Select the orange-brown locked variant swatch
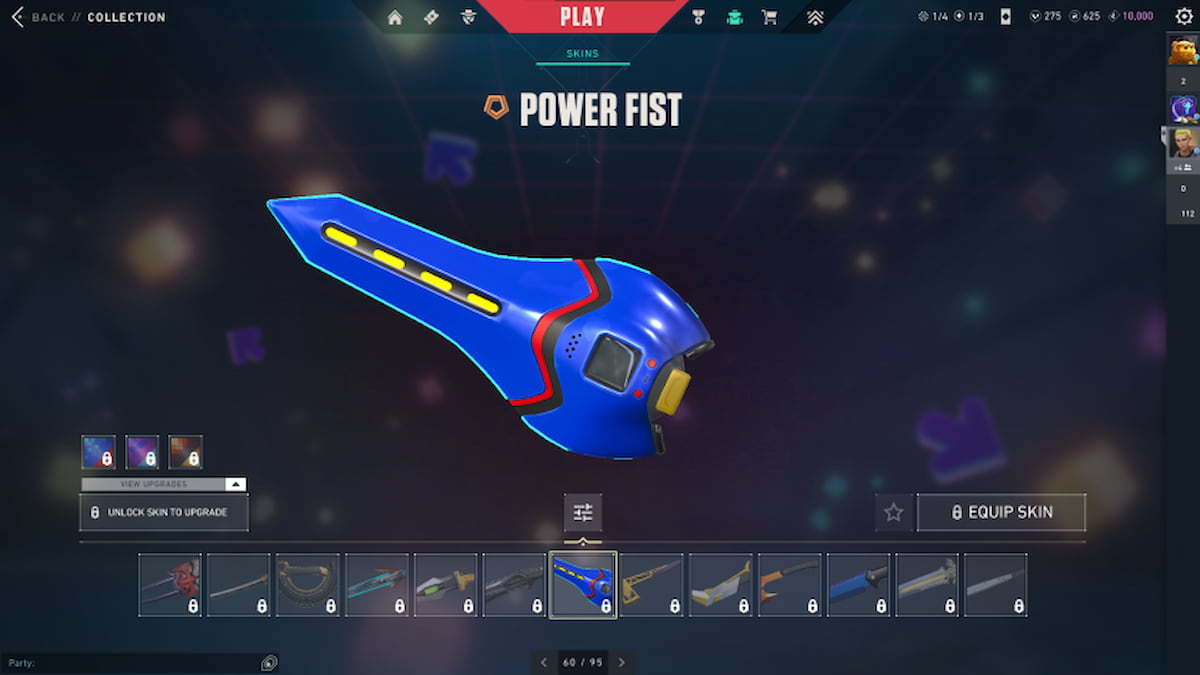This screenshot has height=675, width=1200. coord(185,452)
